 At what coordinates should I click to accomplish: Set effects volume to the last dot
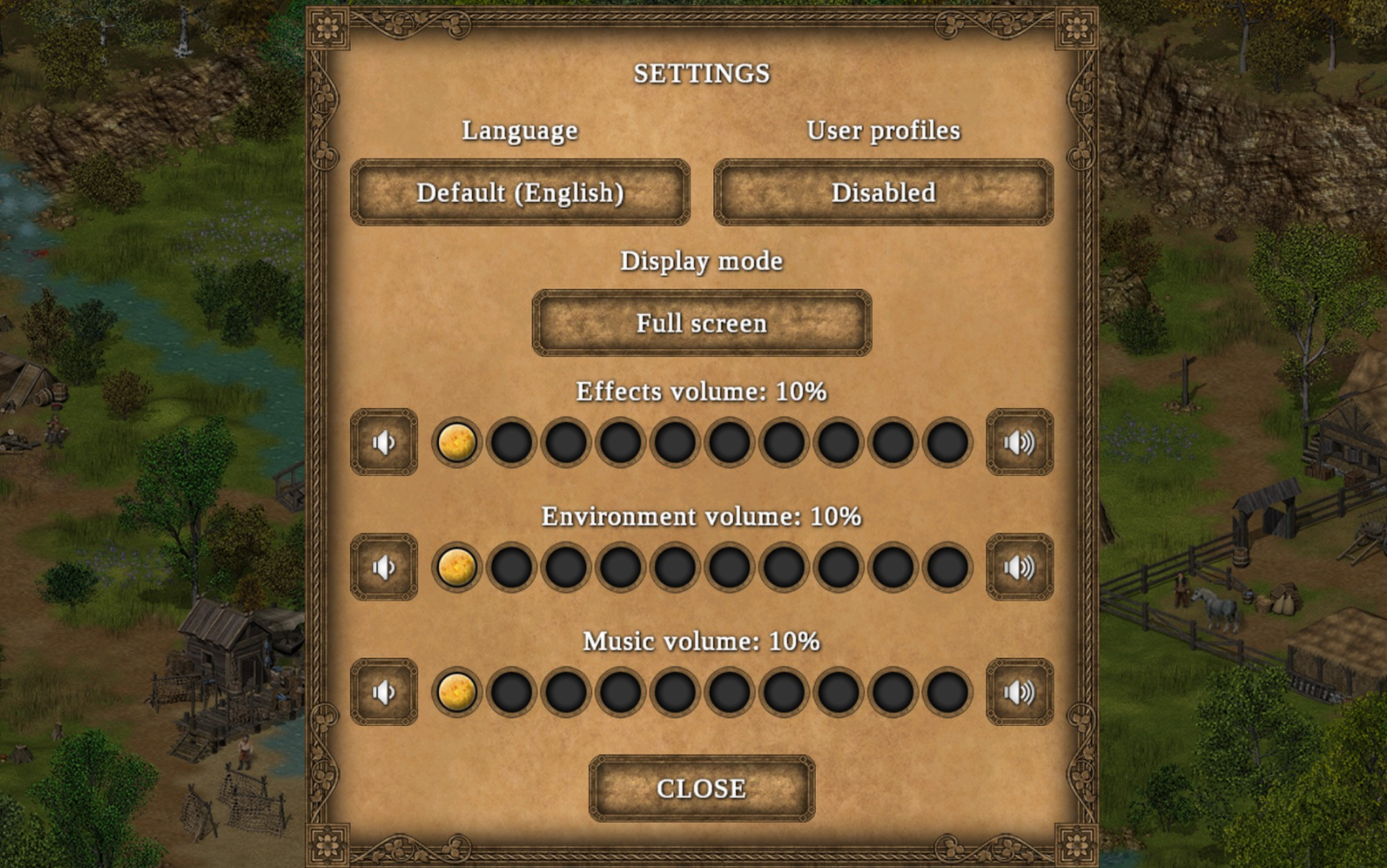click(x=947, y=443)
